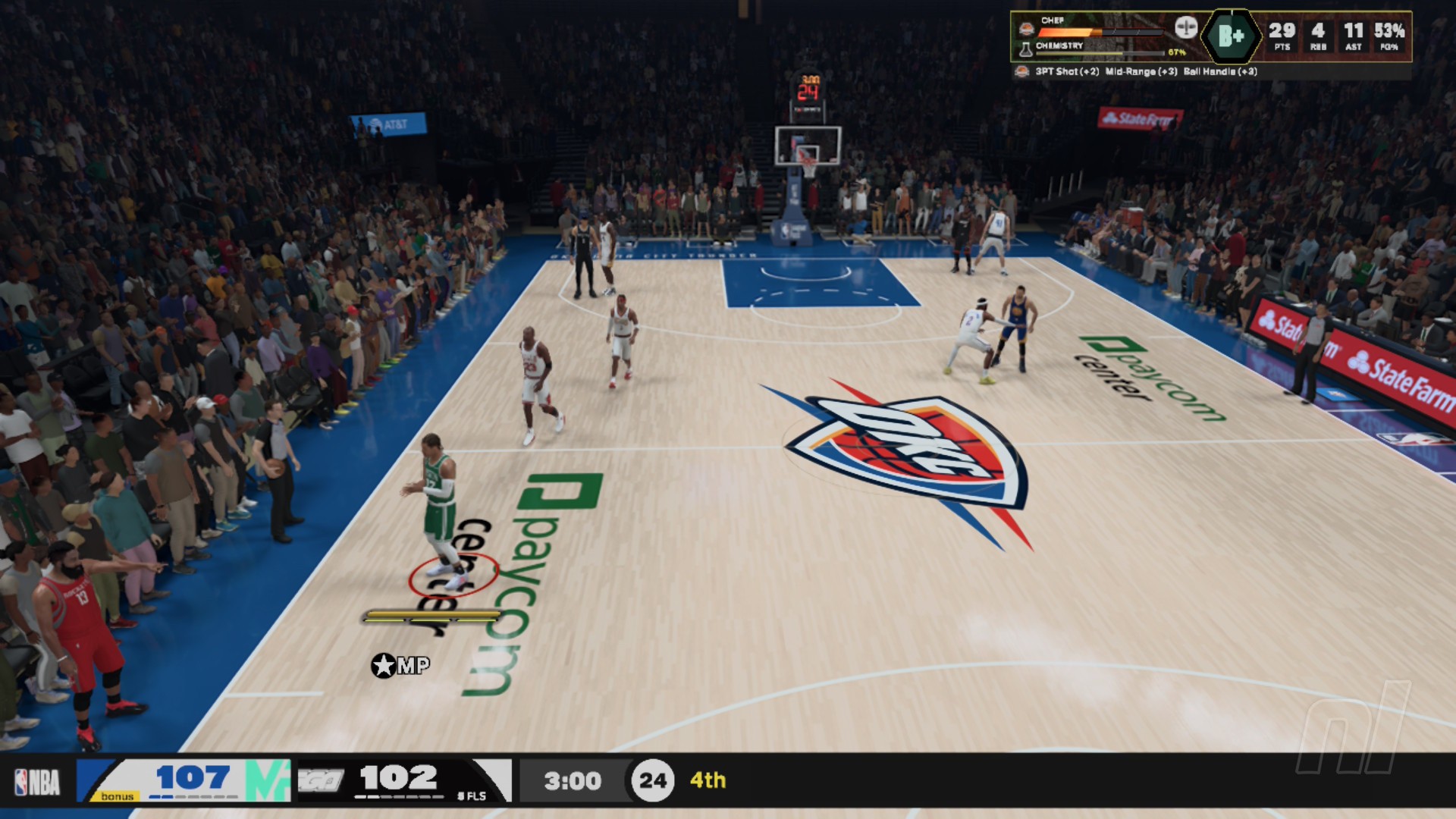Select the round takeover icon beside the grade

[x=1186, y=28]
